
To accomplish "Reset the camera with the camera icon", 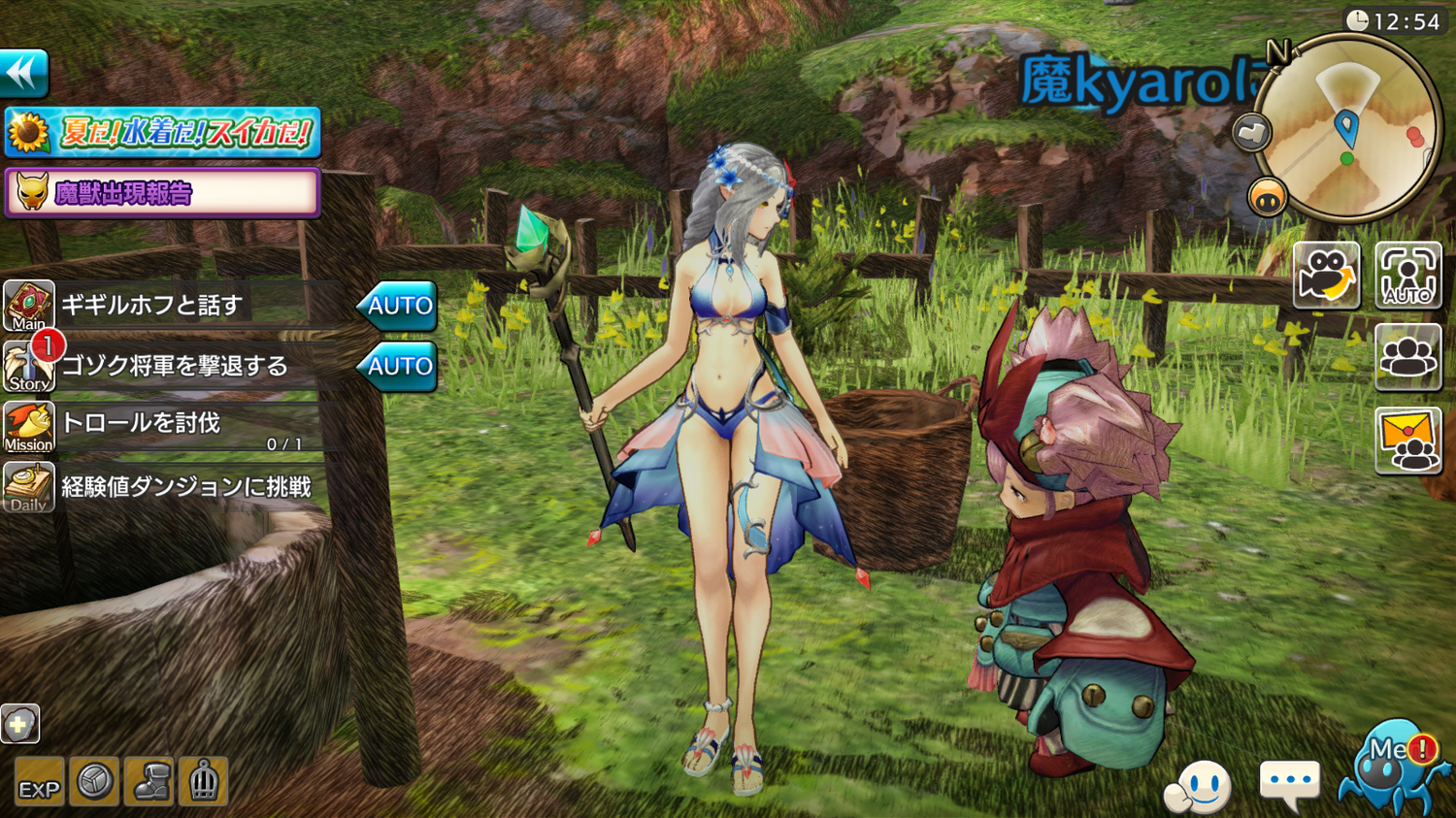I will [x=1326, y=276].
